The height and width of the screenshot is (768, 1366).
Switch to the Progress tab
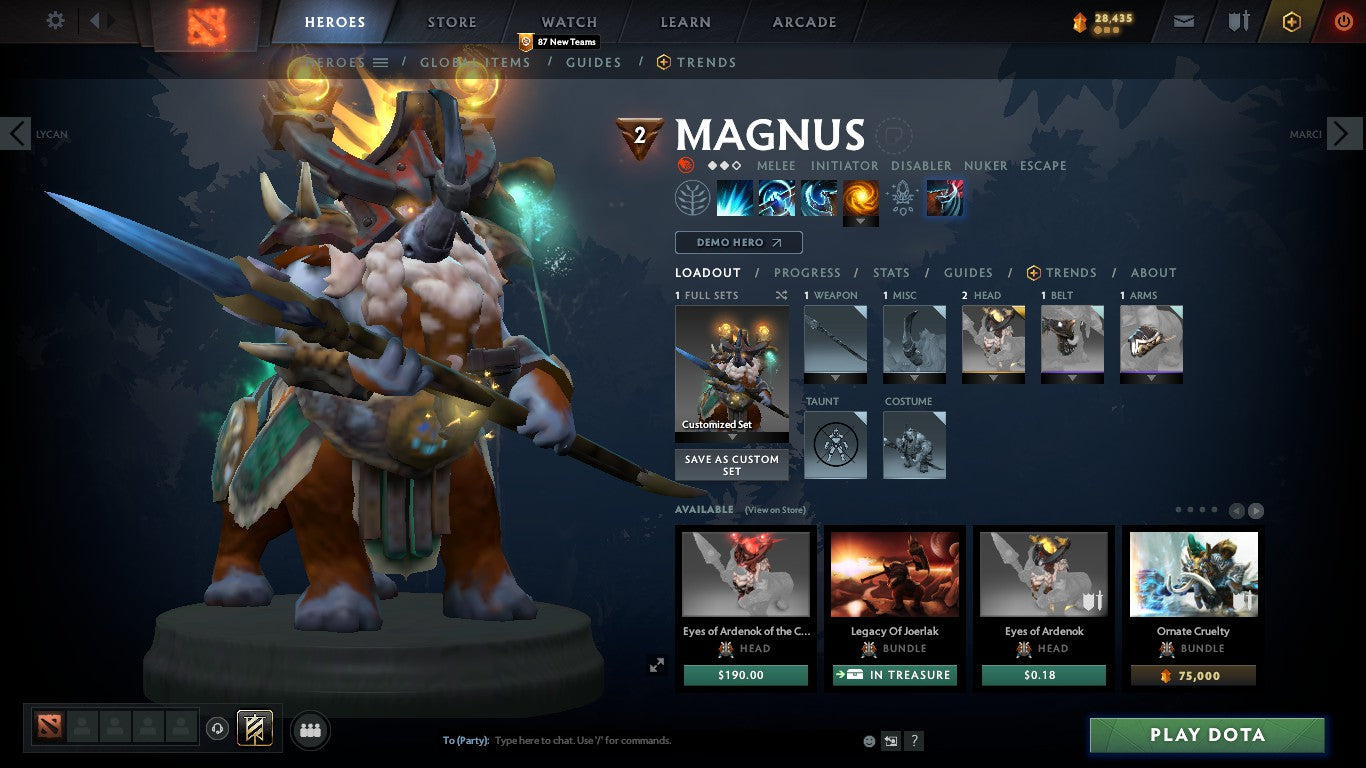(808, 272)
